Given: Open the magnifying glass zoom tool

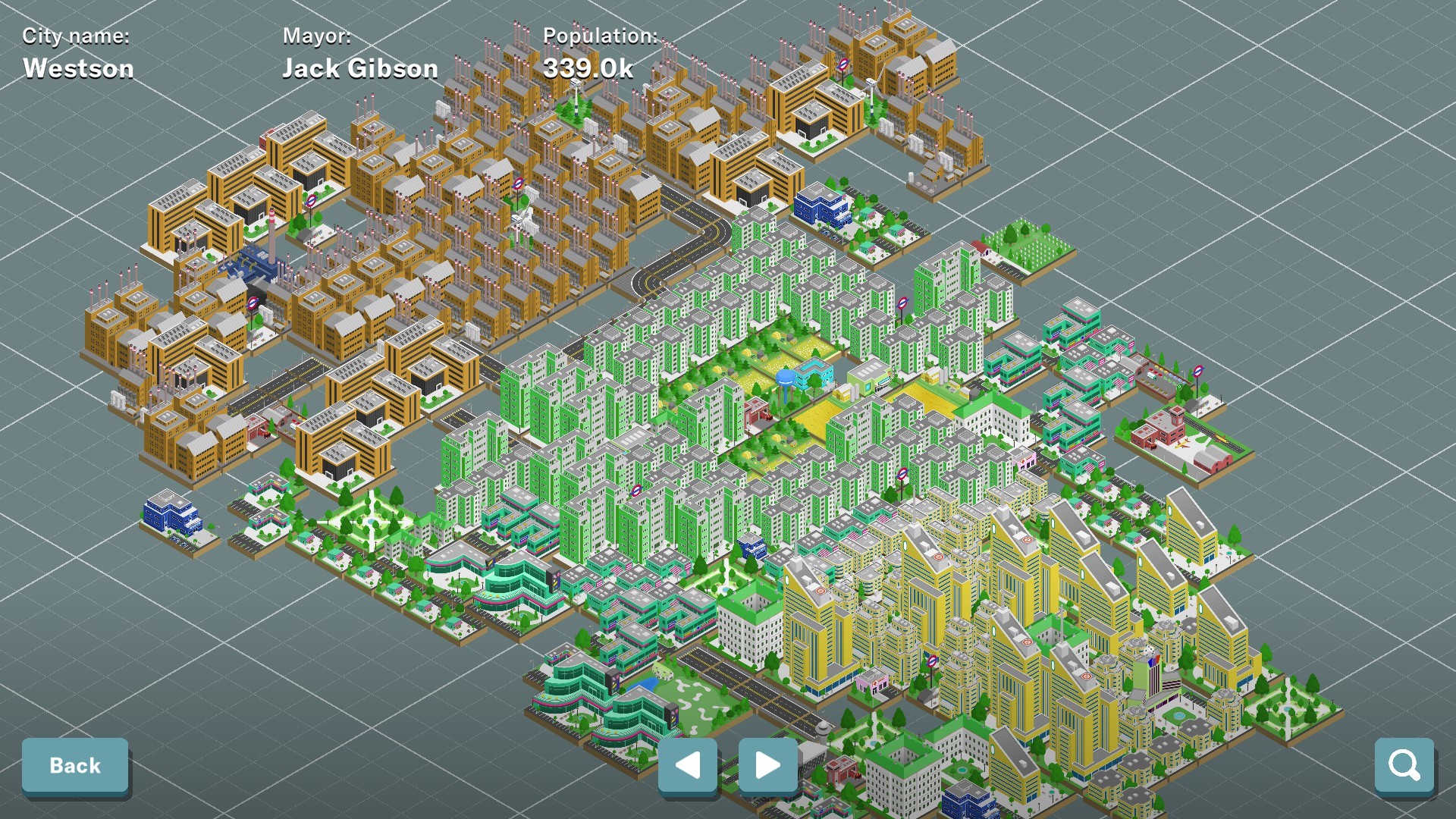Looking at the screenshot, I should point(1405,765).
